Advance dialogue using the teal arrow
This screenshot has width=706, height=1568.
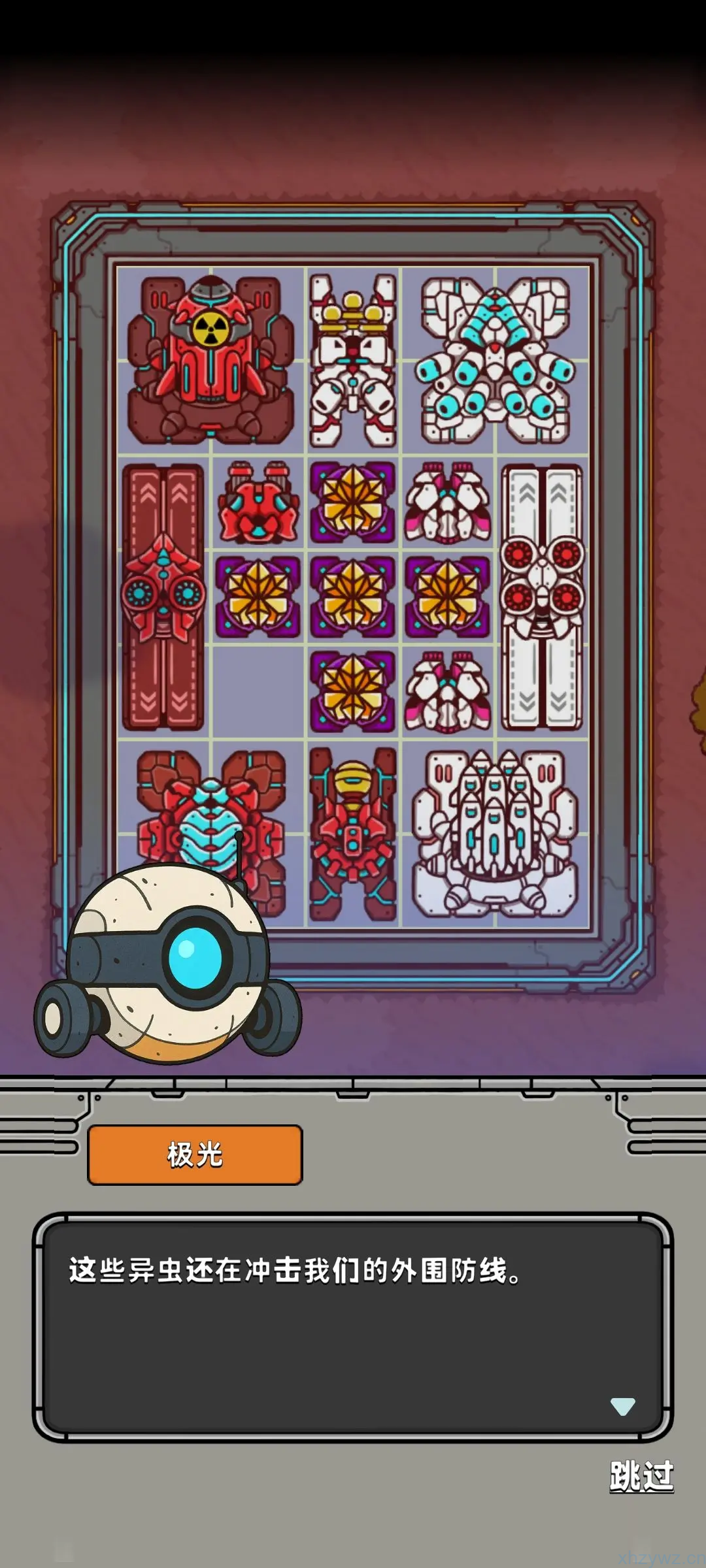622,1406
